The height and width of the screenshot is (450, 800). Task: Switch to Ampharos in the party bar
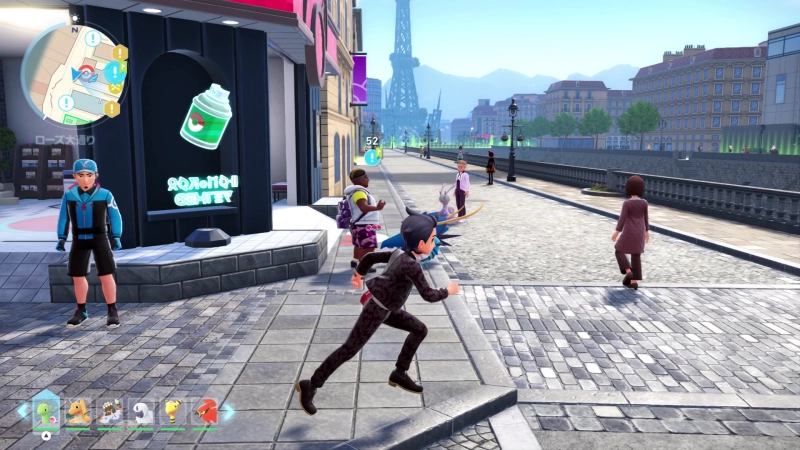click(174, 411)
